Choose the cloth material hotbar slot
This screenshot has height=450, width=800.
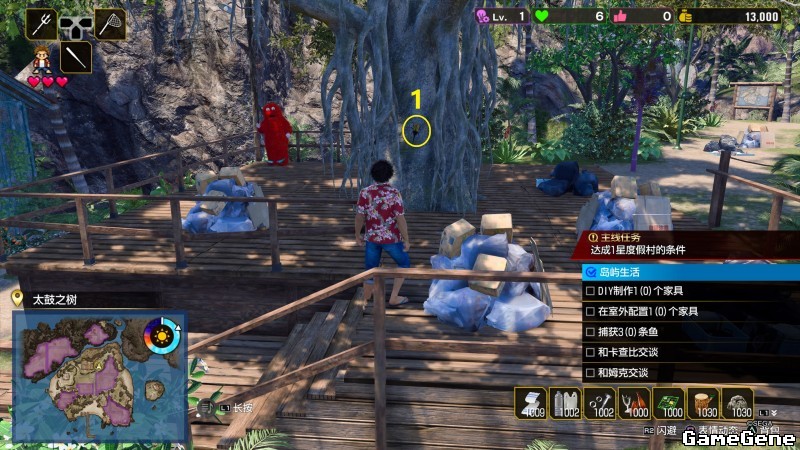[x=531, y=402]
